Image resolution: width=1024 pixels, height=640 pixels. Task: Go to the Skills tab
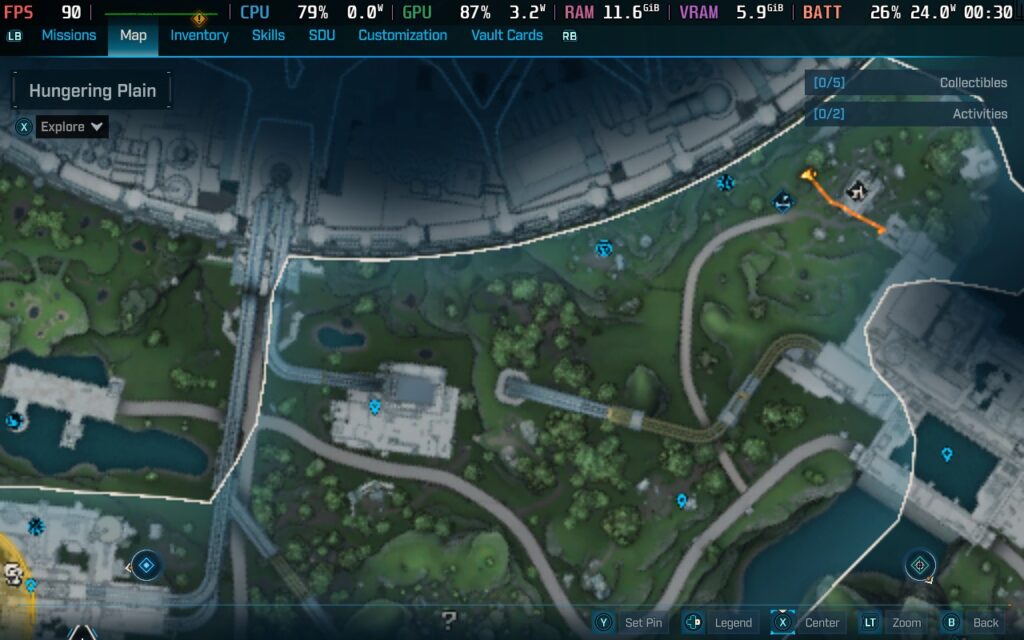pyautogui.click(x=268, y=35)
